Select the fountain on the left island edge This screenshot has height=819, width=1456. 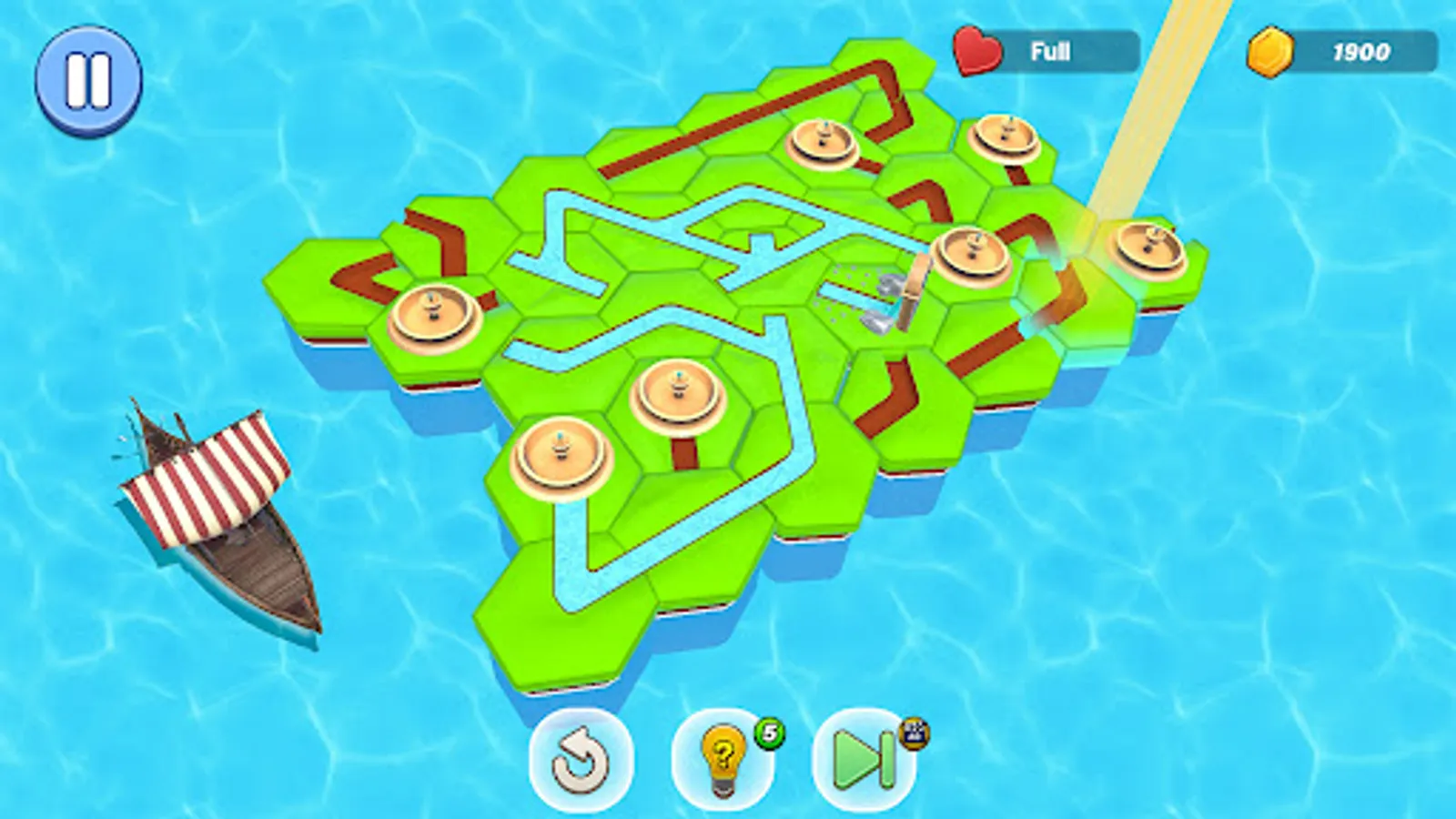434,316
